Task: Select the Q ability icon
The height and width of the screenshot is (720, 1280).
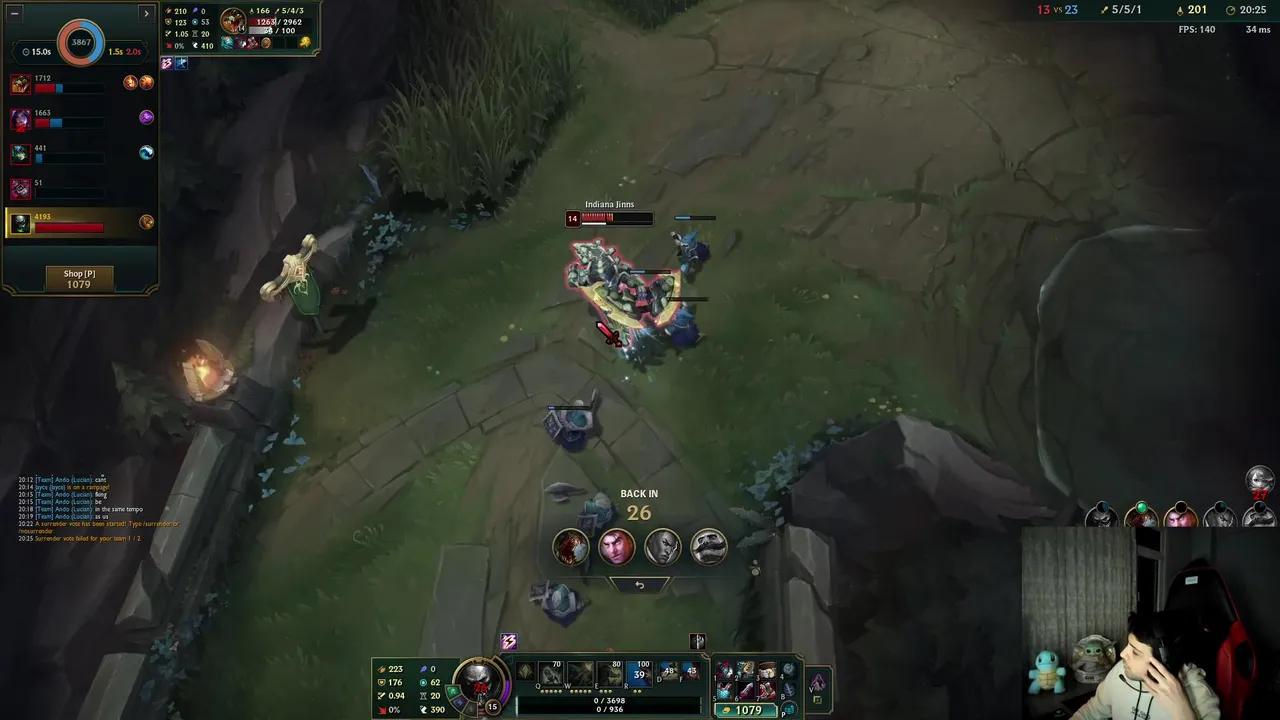Action: coord(549,673)
